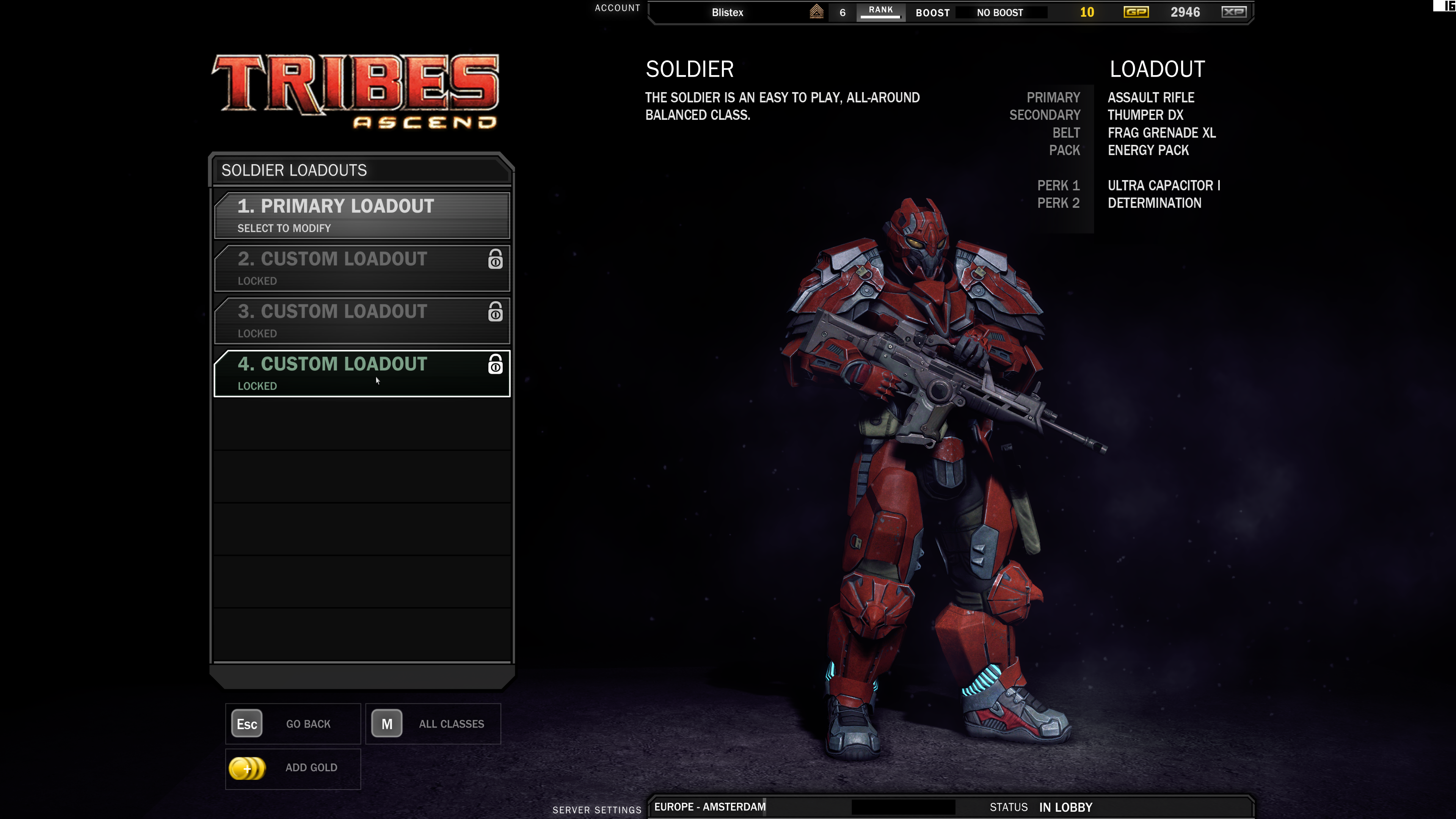Click the GP gold currency icon

coord(1136,13)
